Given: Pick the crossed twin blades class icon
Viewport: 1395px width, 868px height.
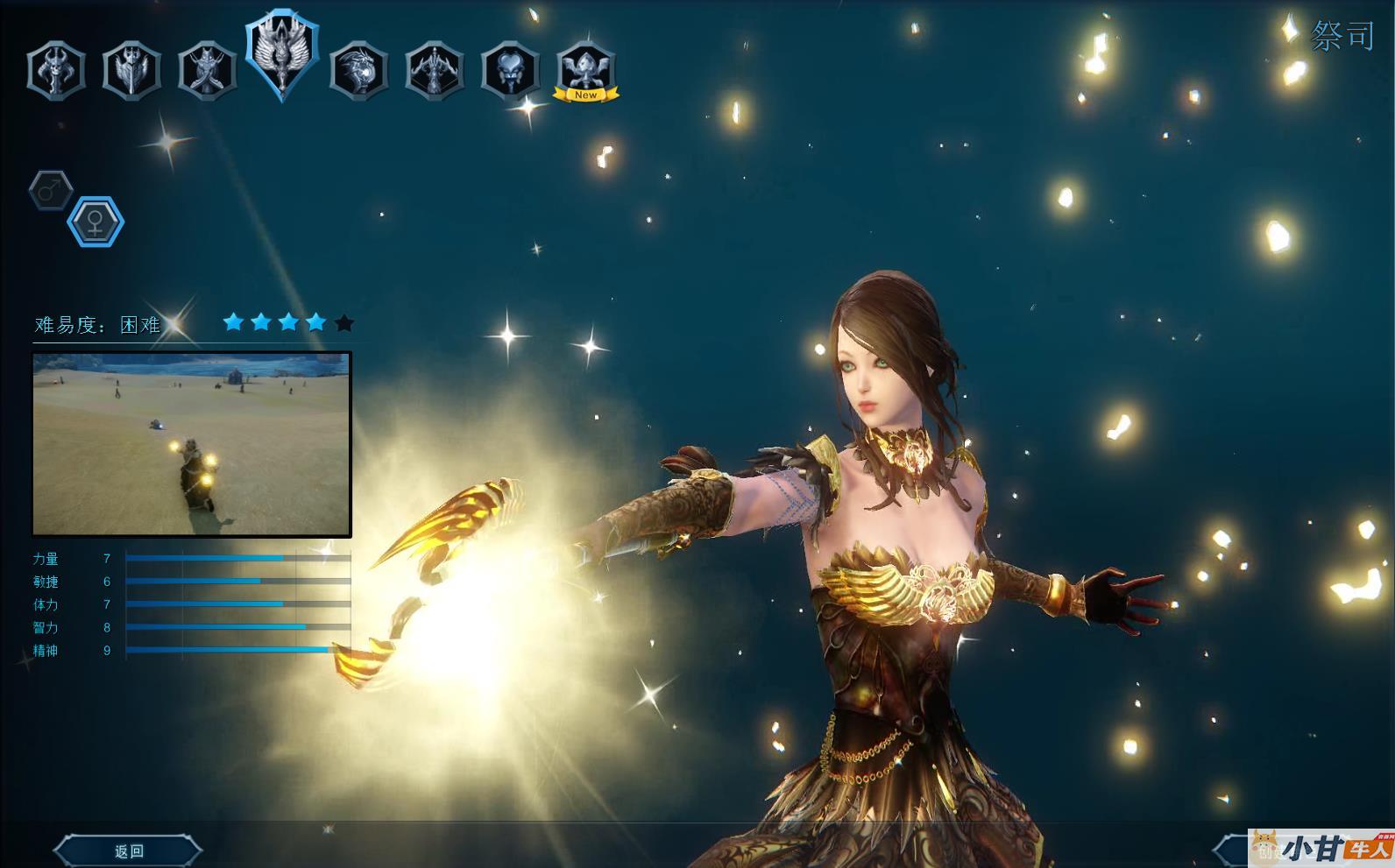Looking at the screenshot, I should pos(207,70).
